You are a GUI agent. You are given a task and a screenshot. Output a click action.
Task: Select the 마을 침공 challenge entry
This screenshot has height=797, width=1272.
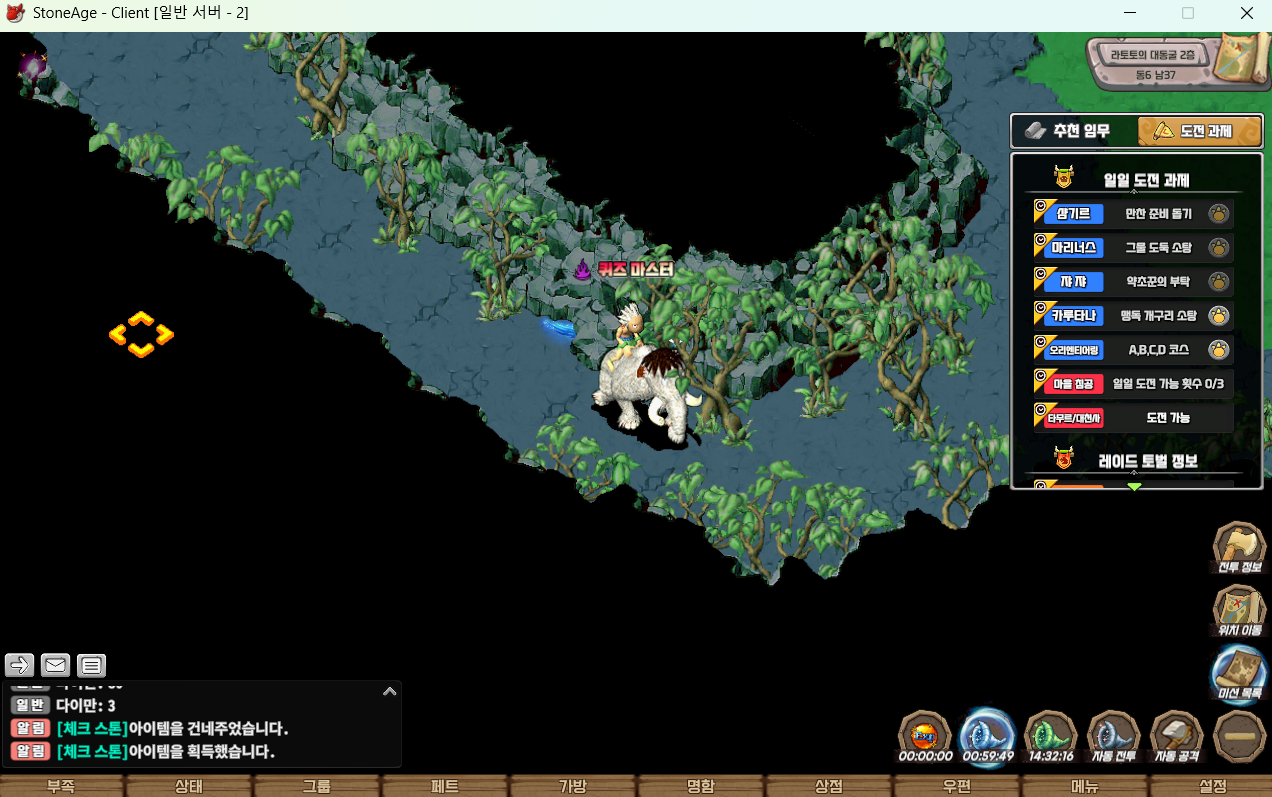tap(1132, 384)
